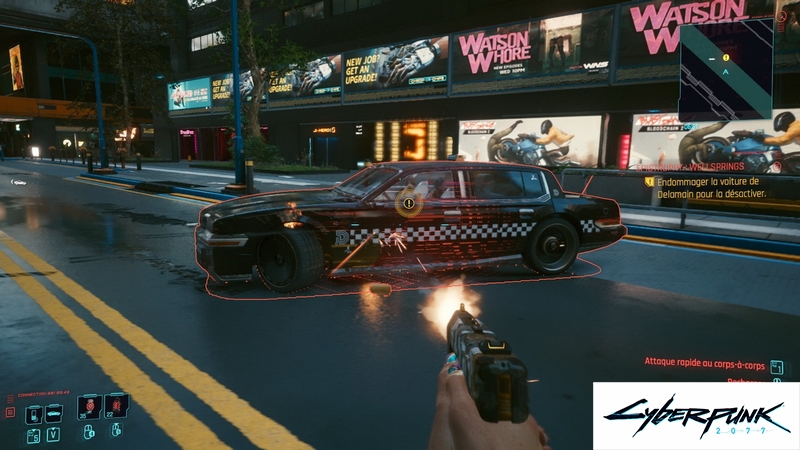This screenshot has height=450, width=800.
Task: Use the consumable slot showing 22
Action: [116, 404]
